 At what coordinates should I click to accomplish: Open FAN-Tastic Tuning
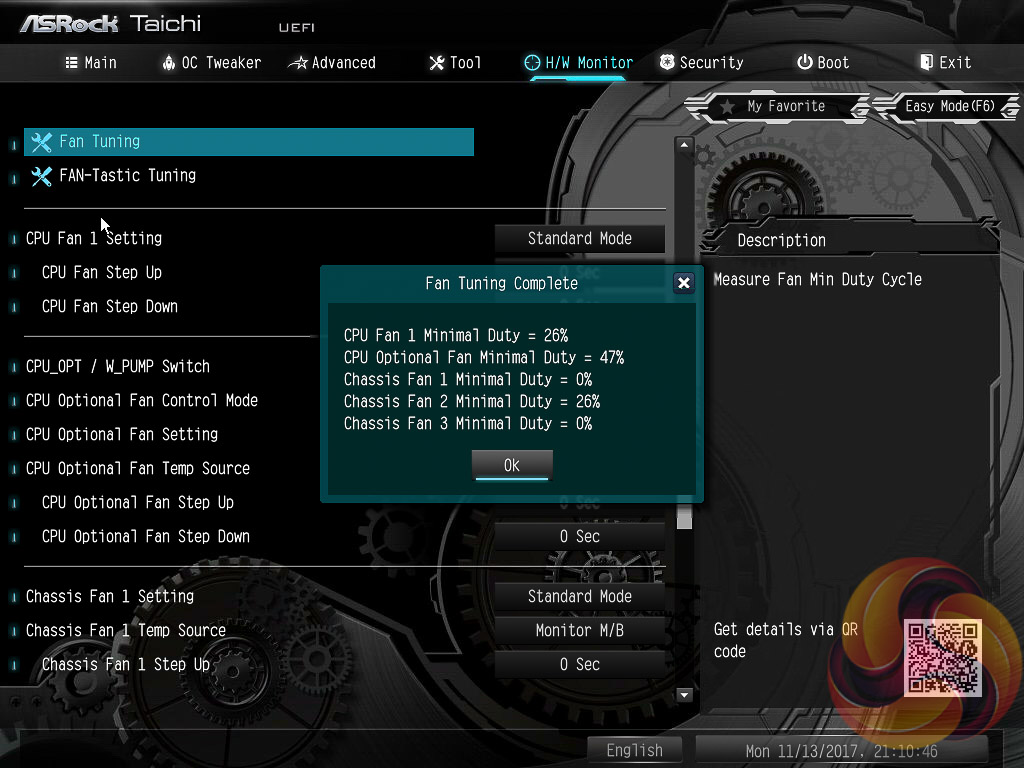click(128, 176)
